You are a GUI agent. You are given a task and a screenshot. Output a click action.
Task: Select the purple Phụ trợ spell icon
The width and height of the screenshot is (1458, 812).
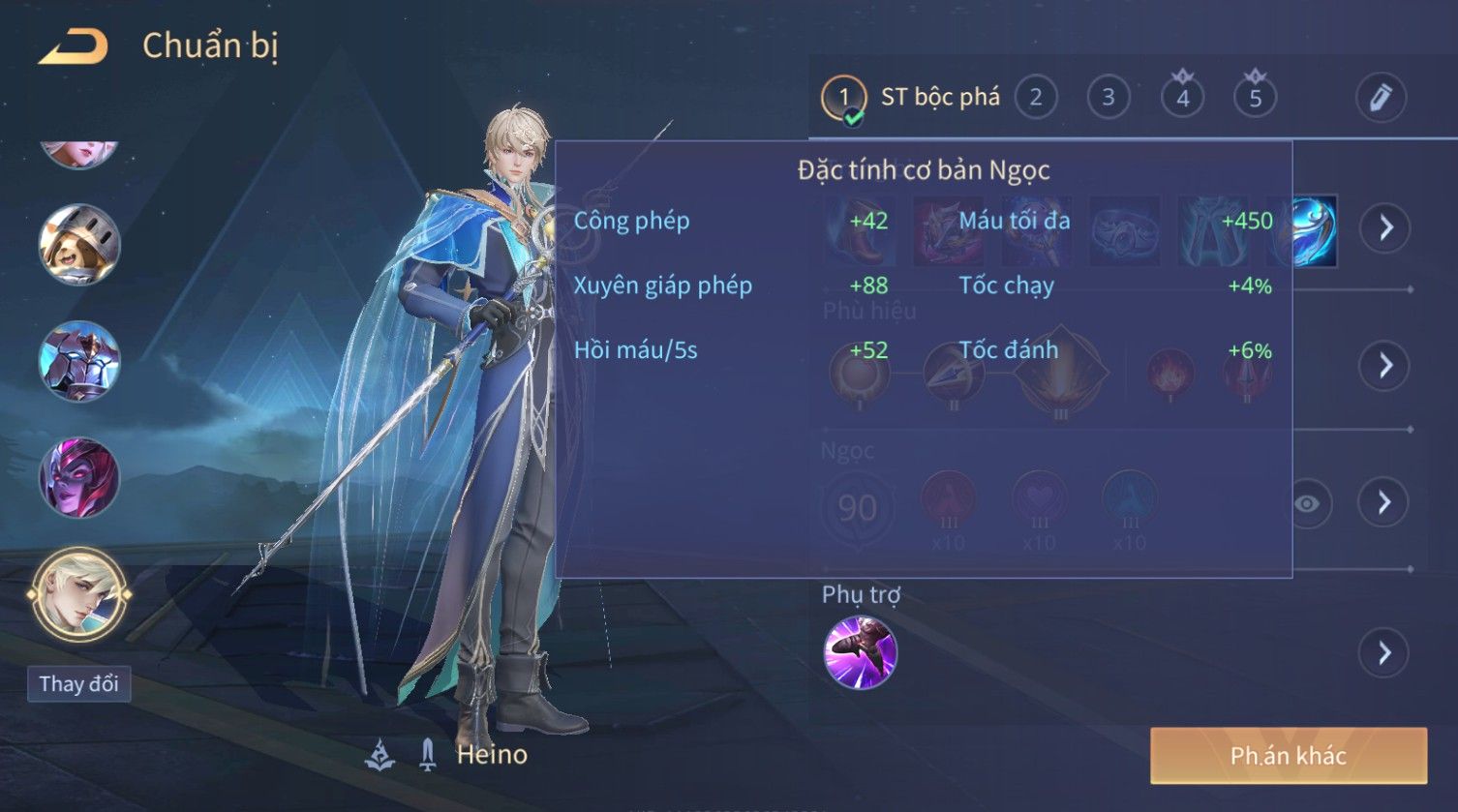coord(860,653)
